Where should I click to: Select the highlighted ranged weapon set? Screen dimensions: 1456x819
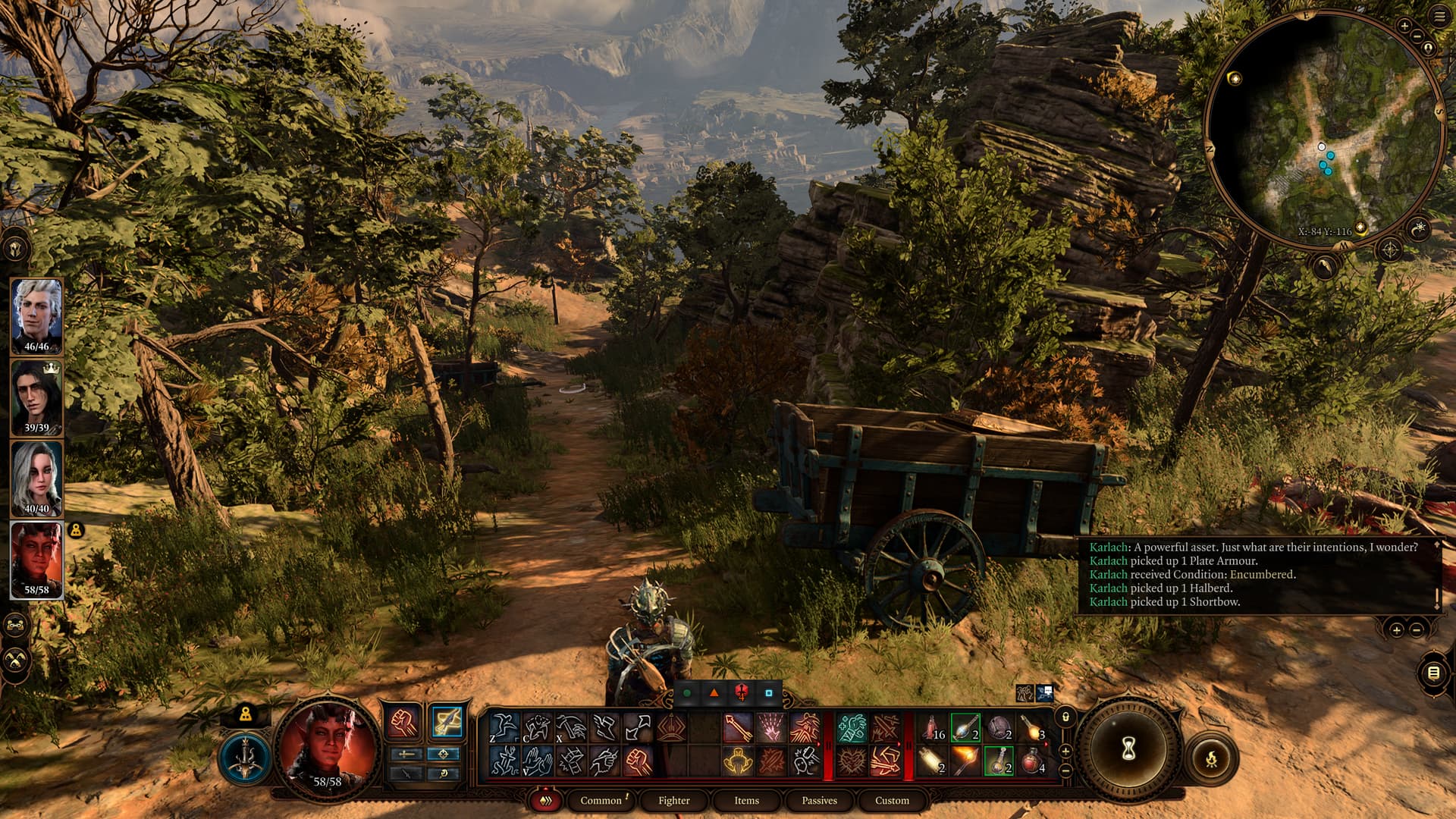coord(447,721)
